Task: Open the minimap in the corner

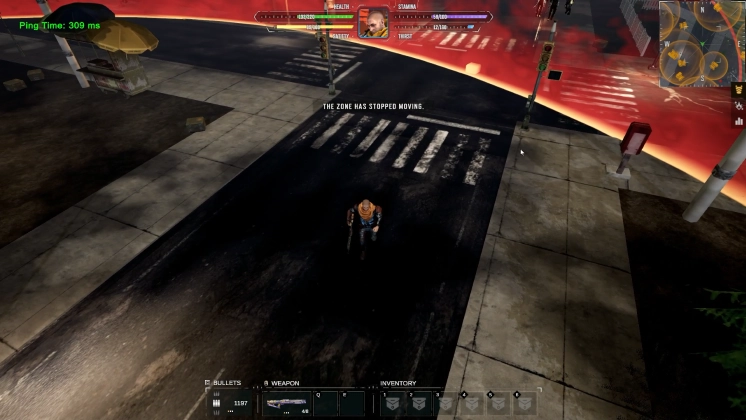Action: (x=699, y=42)
